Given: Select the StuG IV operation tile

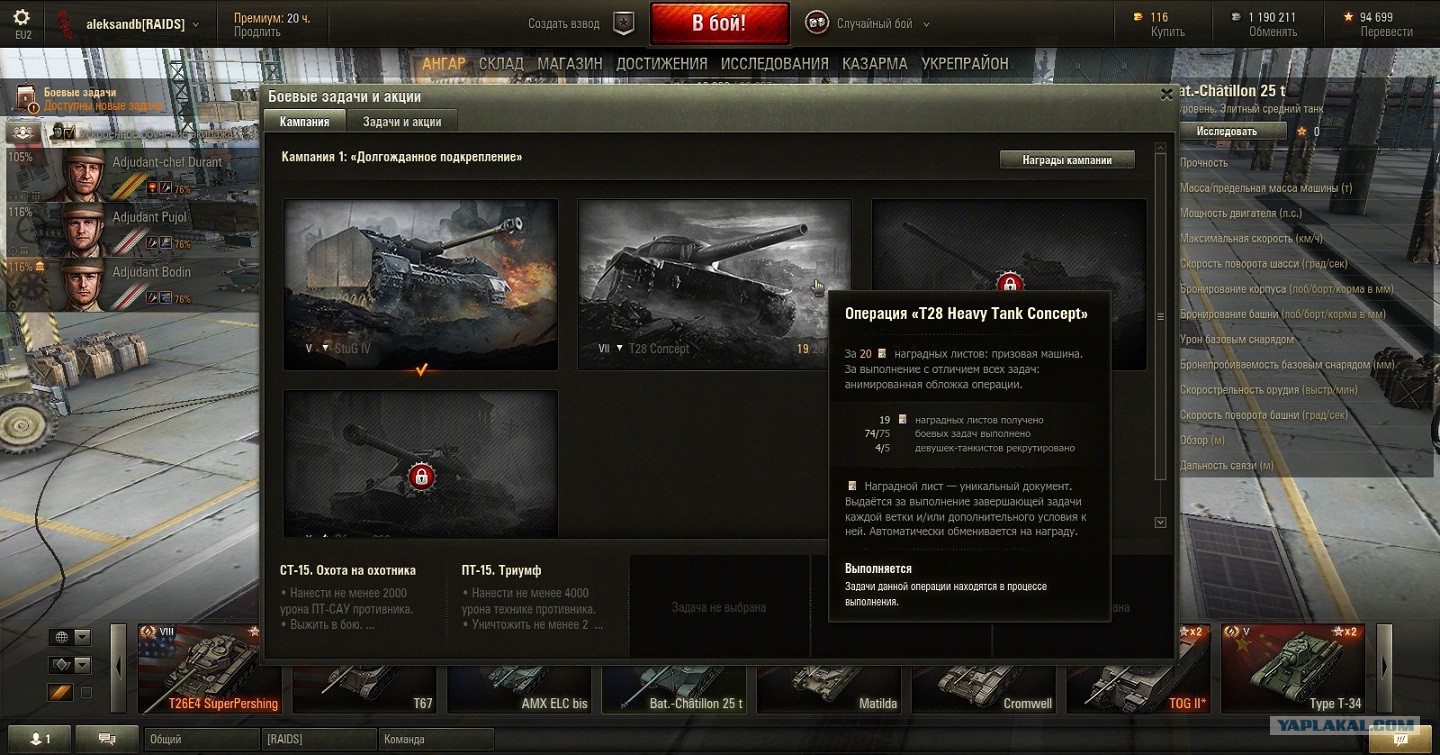Looking at the screenshot, I should click(420, 283).
